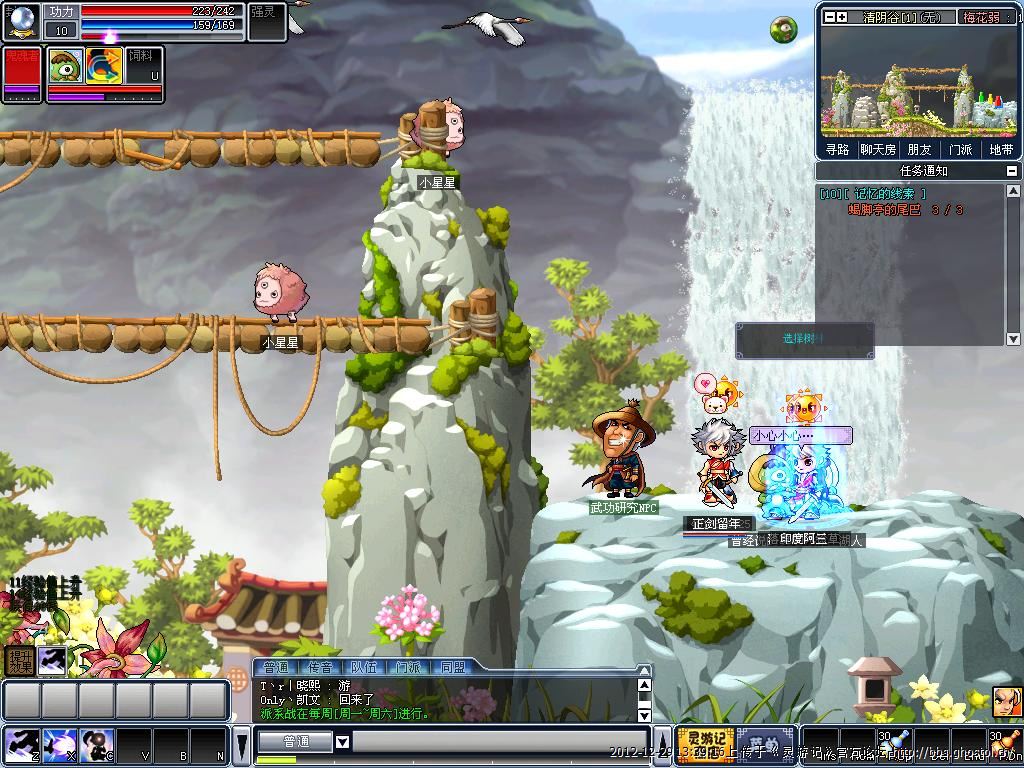Open the 寻路 pathfinding button

click(837, 149)
